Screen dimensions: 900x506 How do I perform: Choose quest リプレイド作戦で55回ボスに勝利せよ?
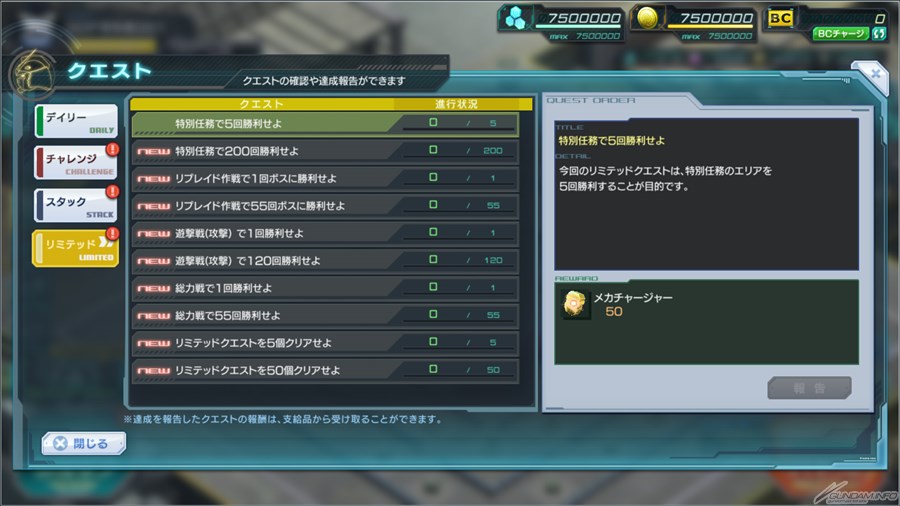(x=325, y=206)
